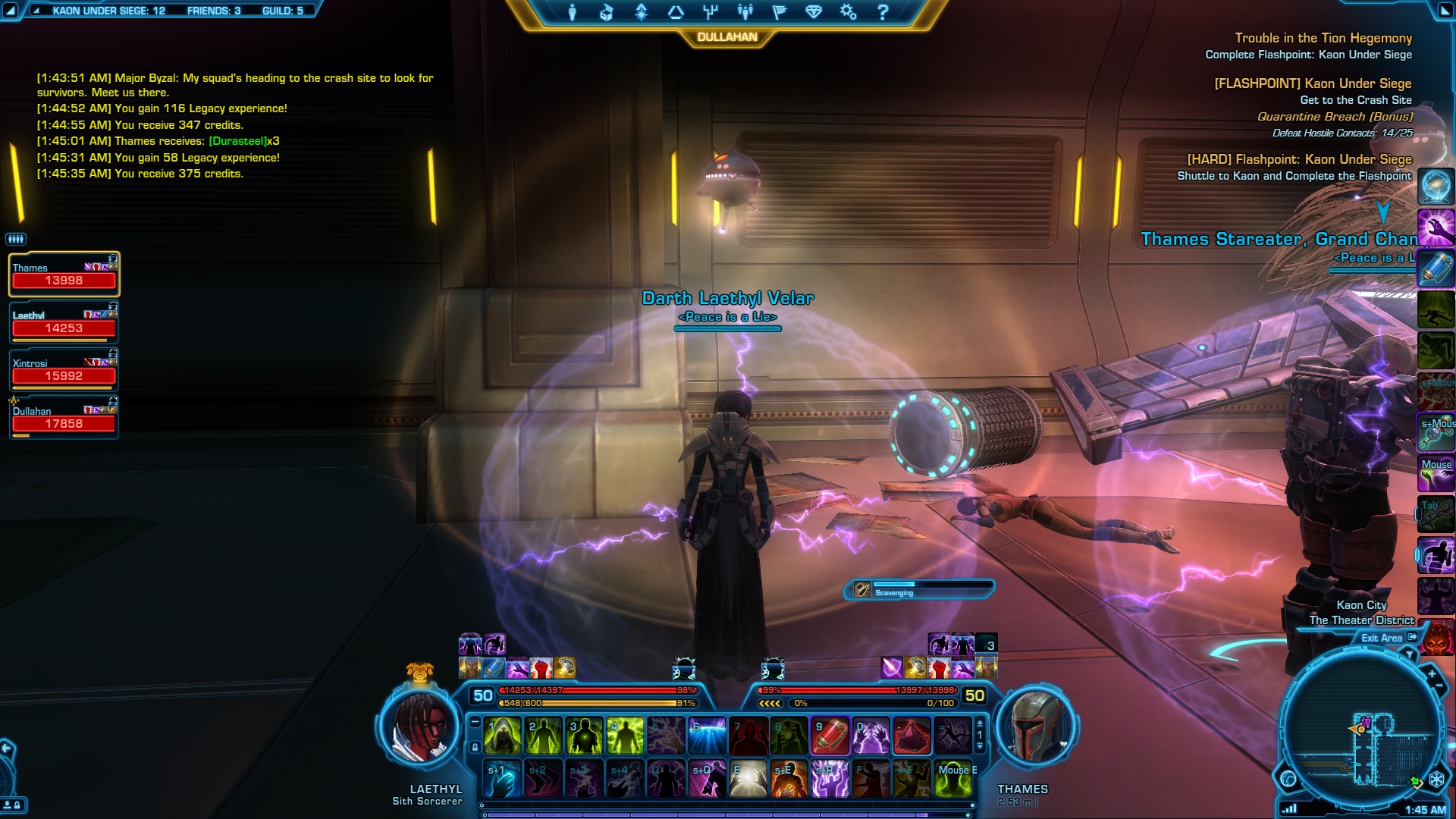Select the Kaon Under Siege flashpoint quest tracker entry
The width and height of the screenshot is (1456, 819).
coord(1312,83)
